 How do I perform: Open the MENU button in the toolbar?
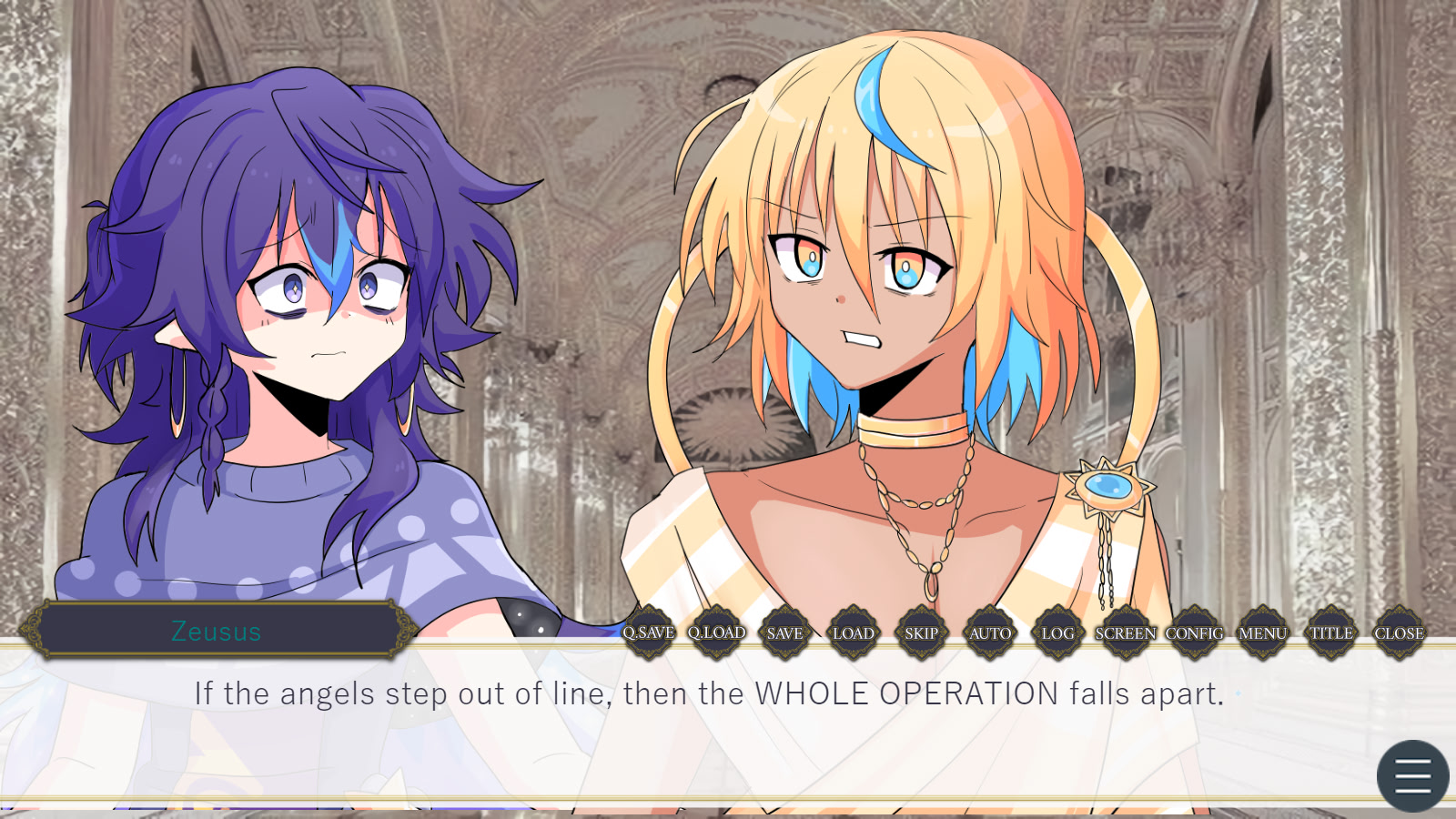(1263, 632)
